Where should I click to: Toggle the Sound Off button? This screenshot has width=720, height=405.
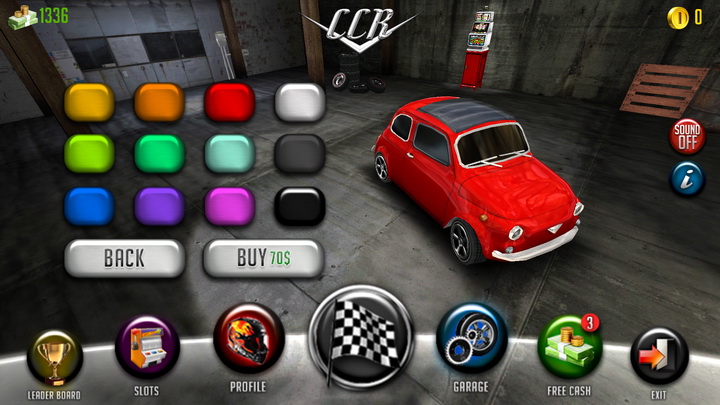click(687, 136)
